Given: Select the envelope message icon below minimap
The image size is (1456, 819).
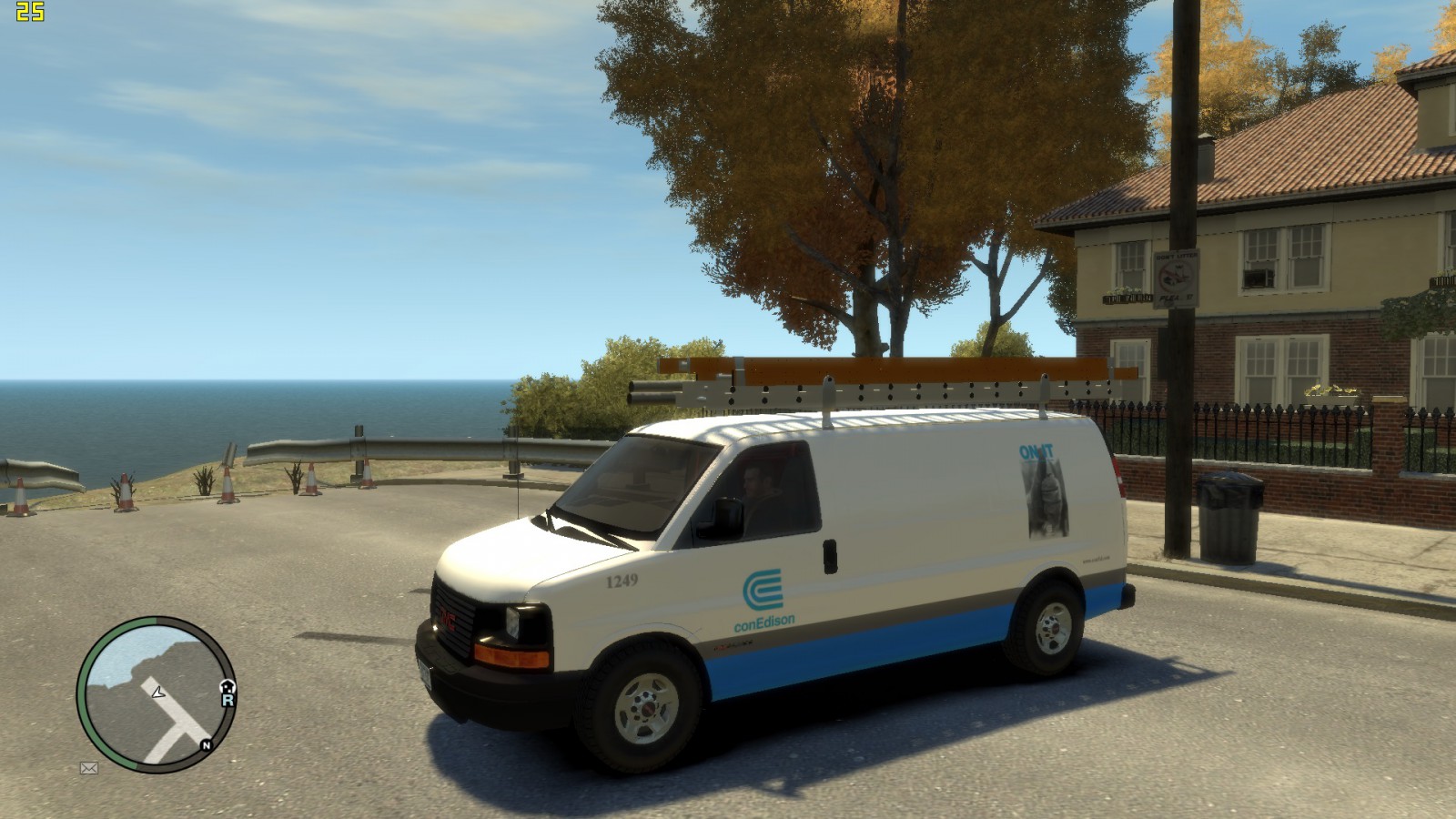Looking at the screenshot, I should [x=89, y=768].
